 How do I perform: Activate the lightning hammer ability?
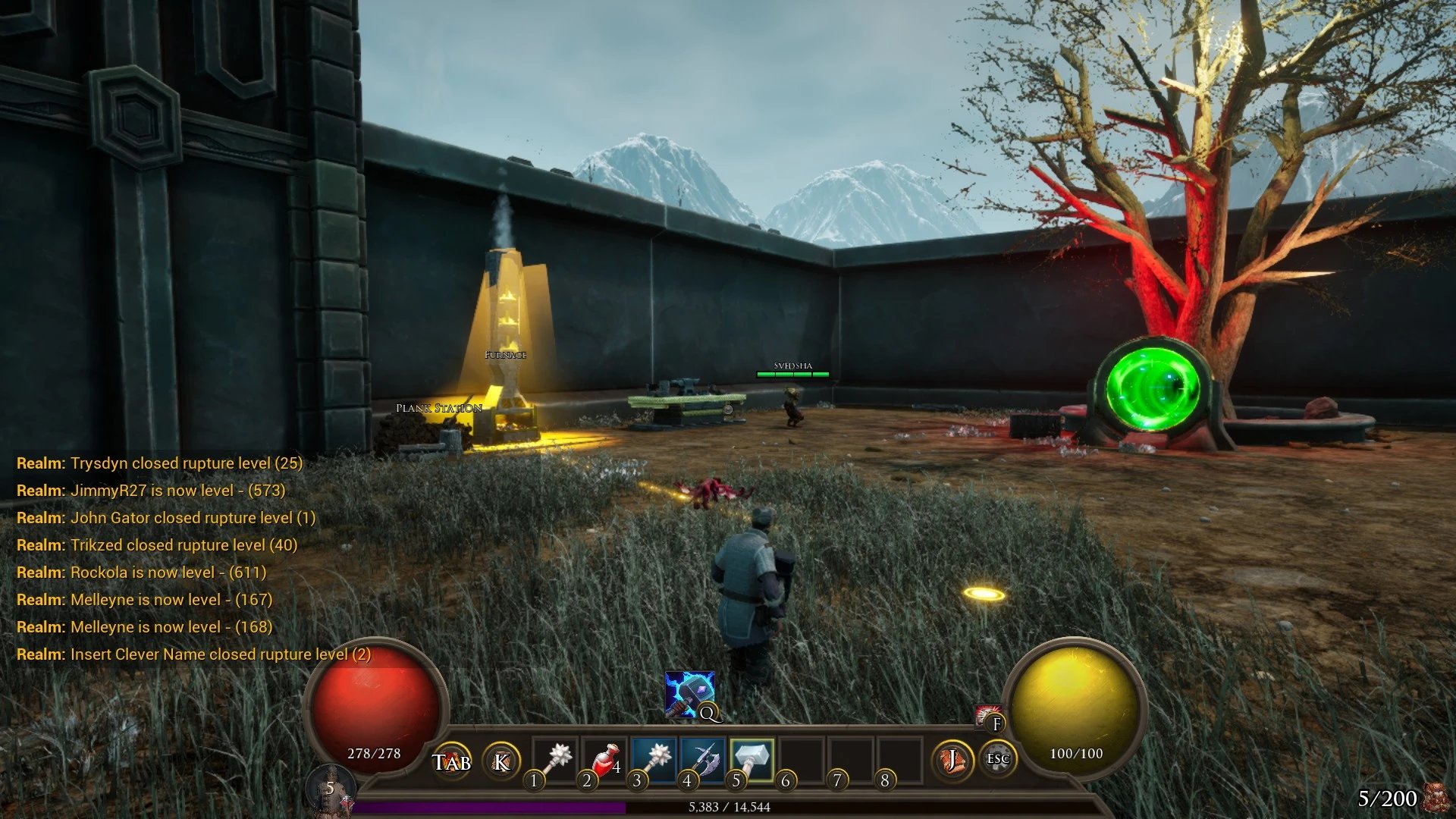[x=689, y=693]
